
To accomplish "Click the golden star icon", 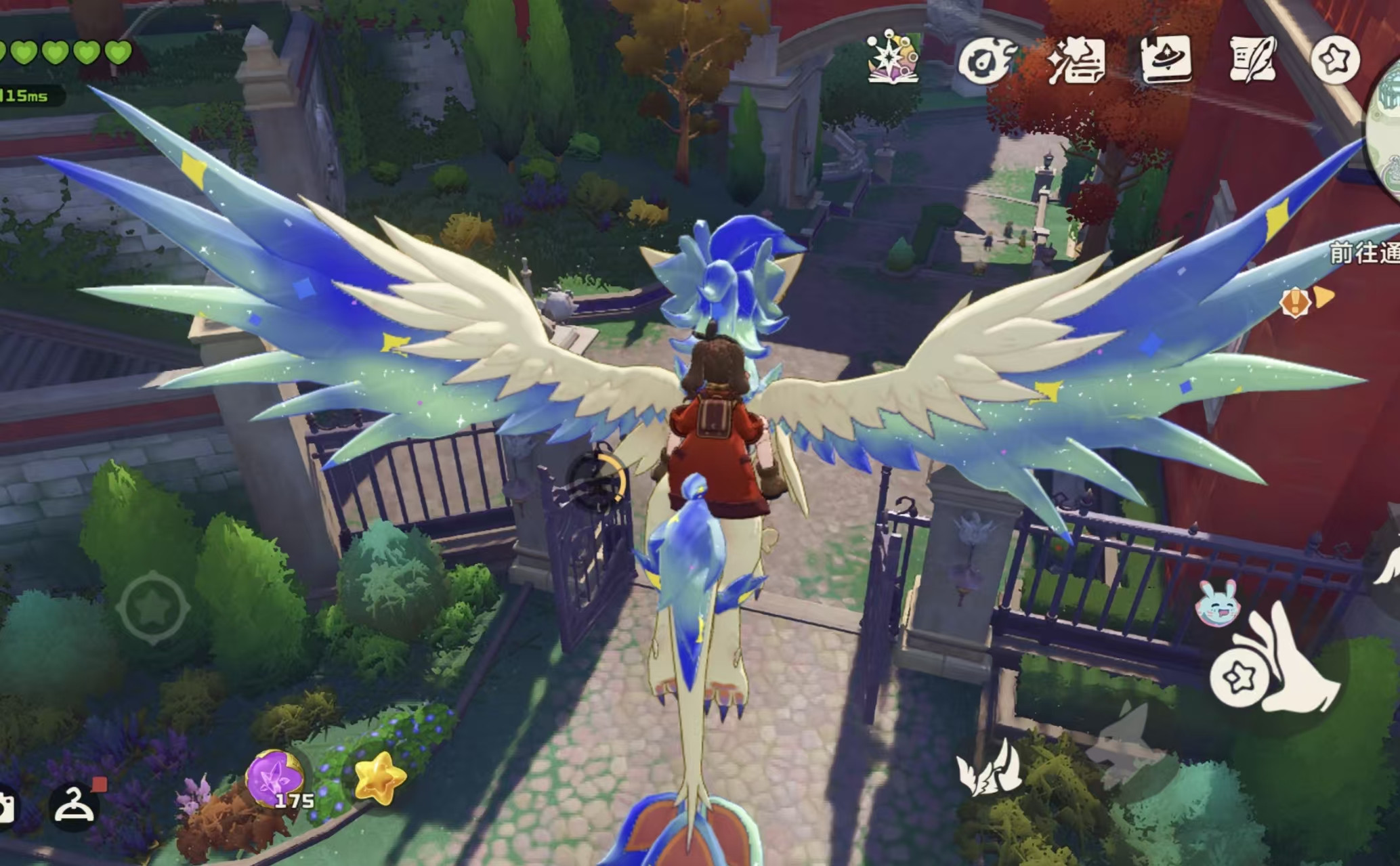I will tap(380, 779).
